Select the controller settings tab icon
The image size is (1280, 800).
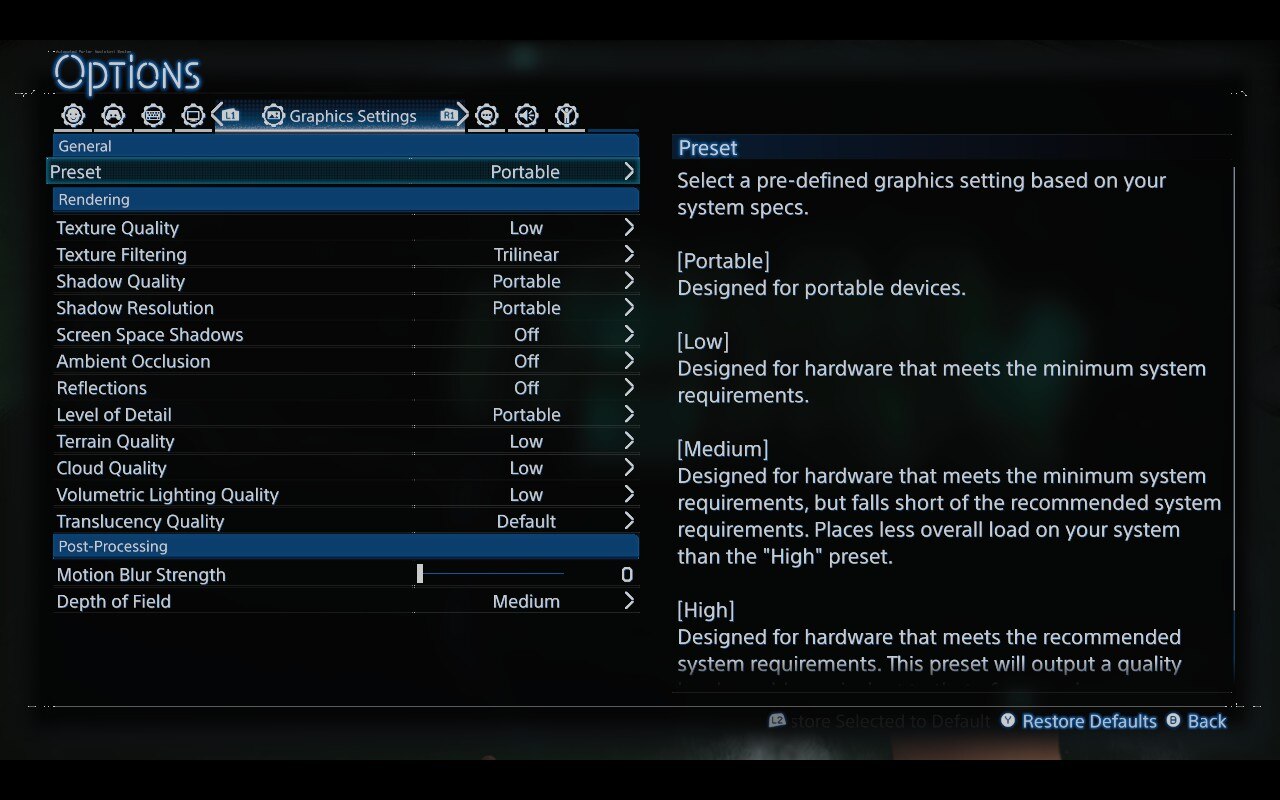(x=113, y=115)
